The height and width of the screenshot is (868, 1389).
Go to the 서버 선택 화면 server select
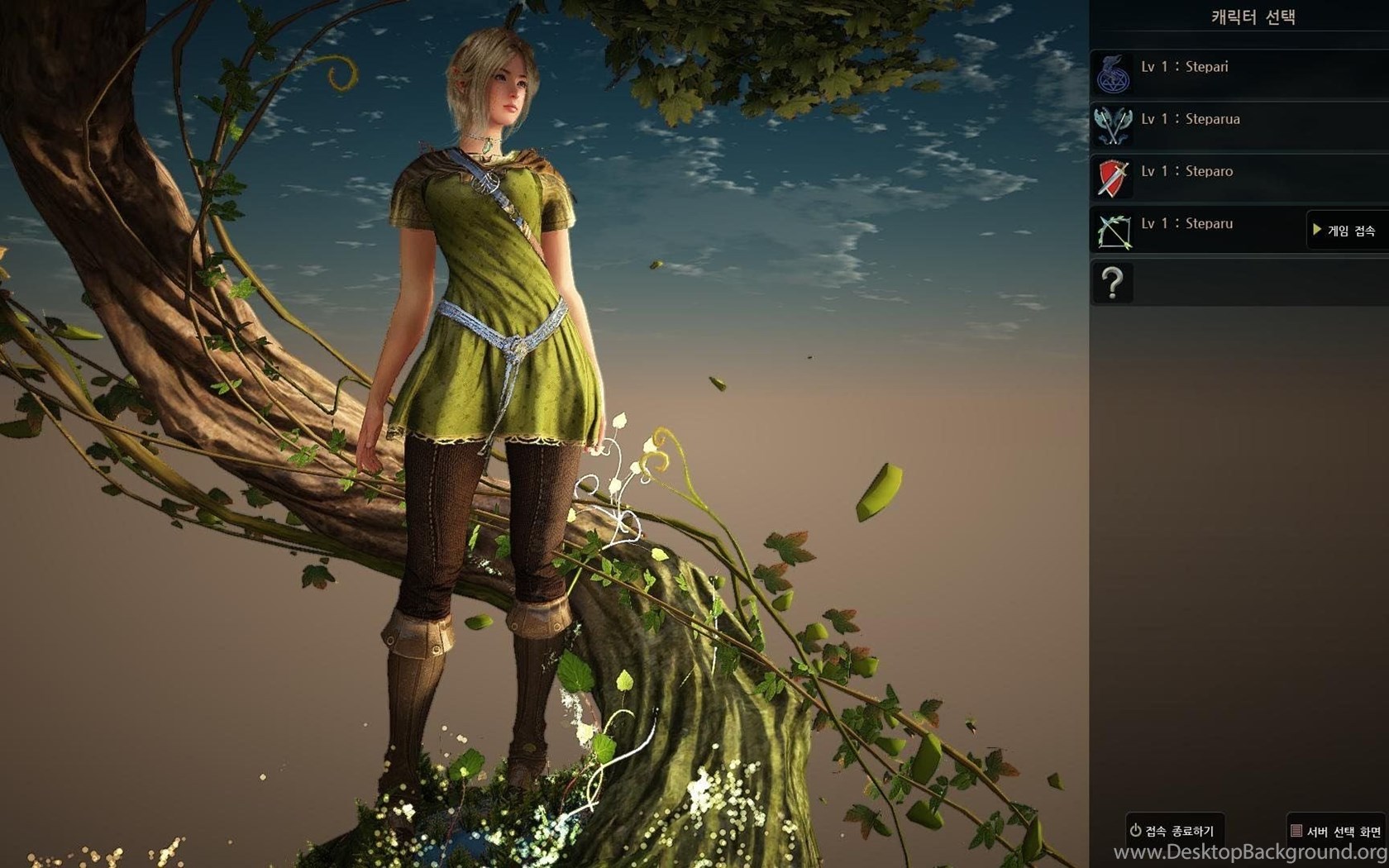pos(1336,831)
